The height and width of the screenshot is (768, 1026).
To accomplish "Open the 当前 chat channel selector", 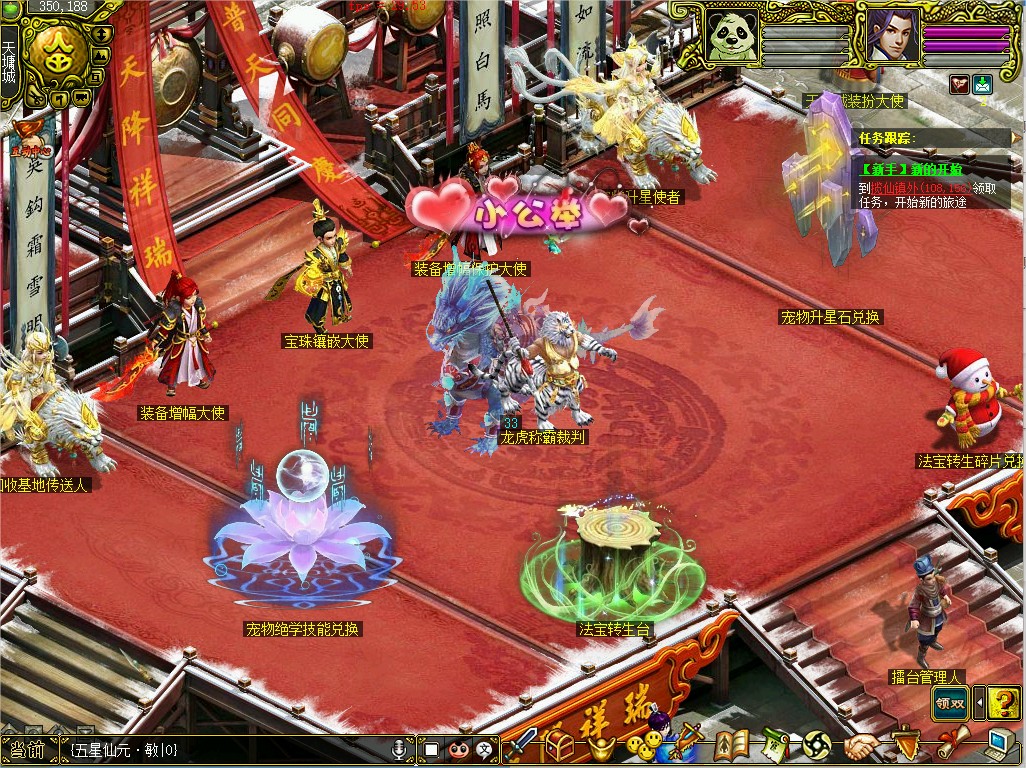I will coord(28,748).
